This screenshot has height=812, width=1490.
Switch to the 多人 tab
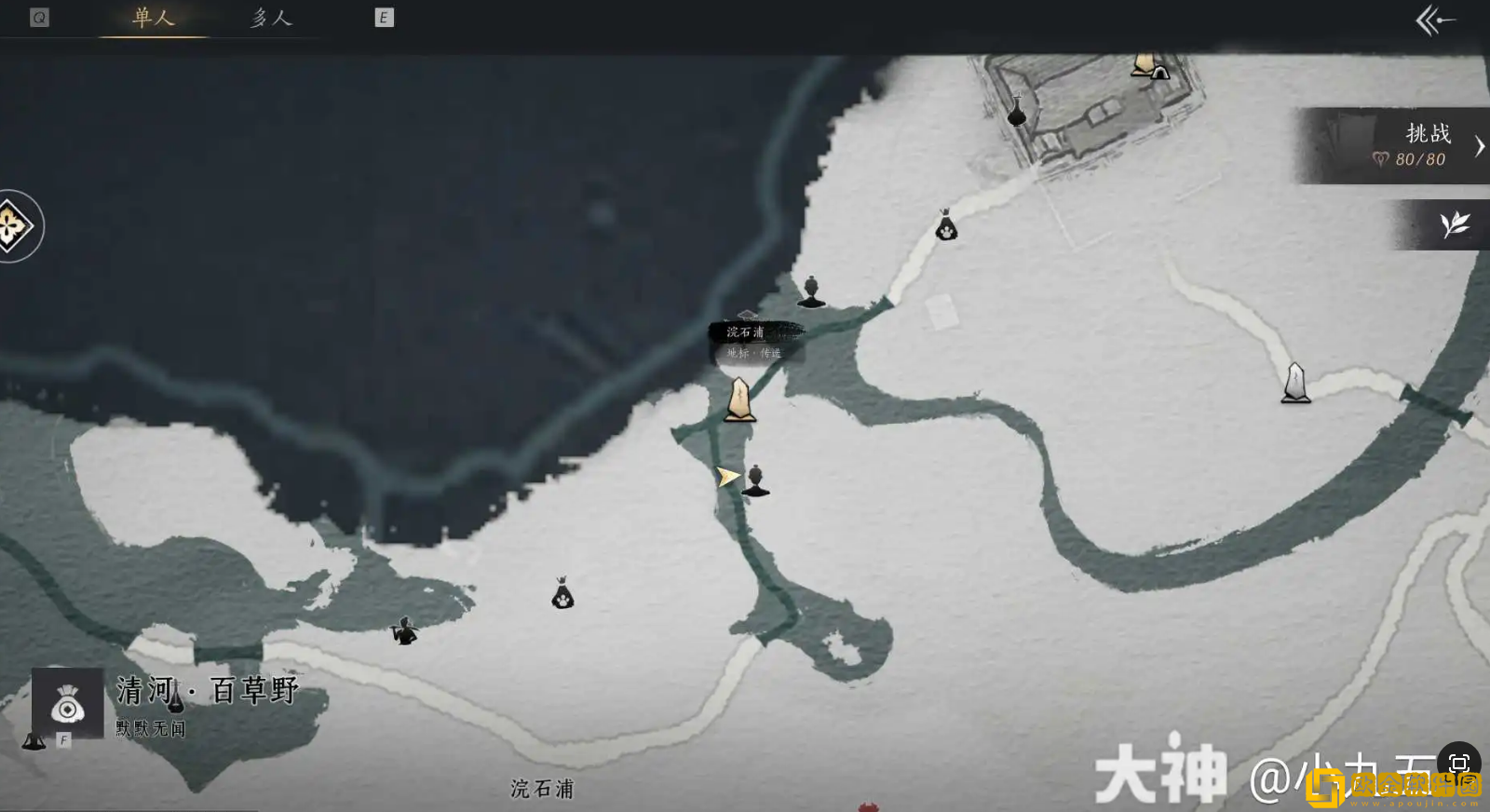coord(269,16)
